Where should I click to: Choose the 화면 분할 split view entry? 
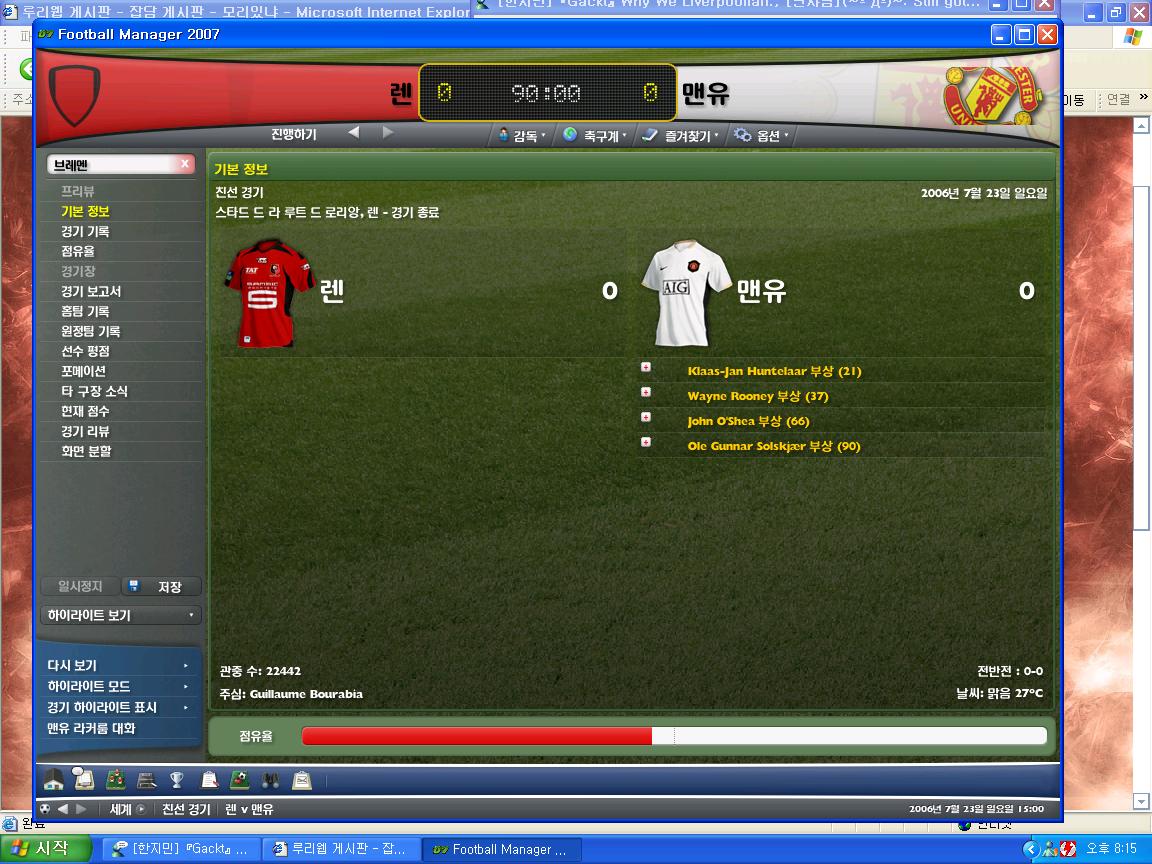click(x=86, y=451)
